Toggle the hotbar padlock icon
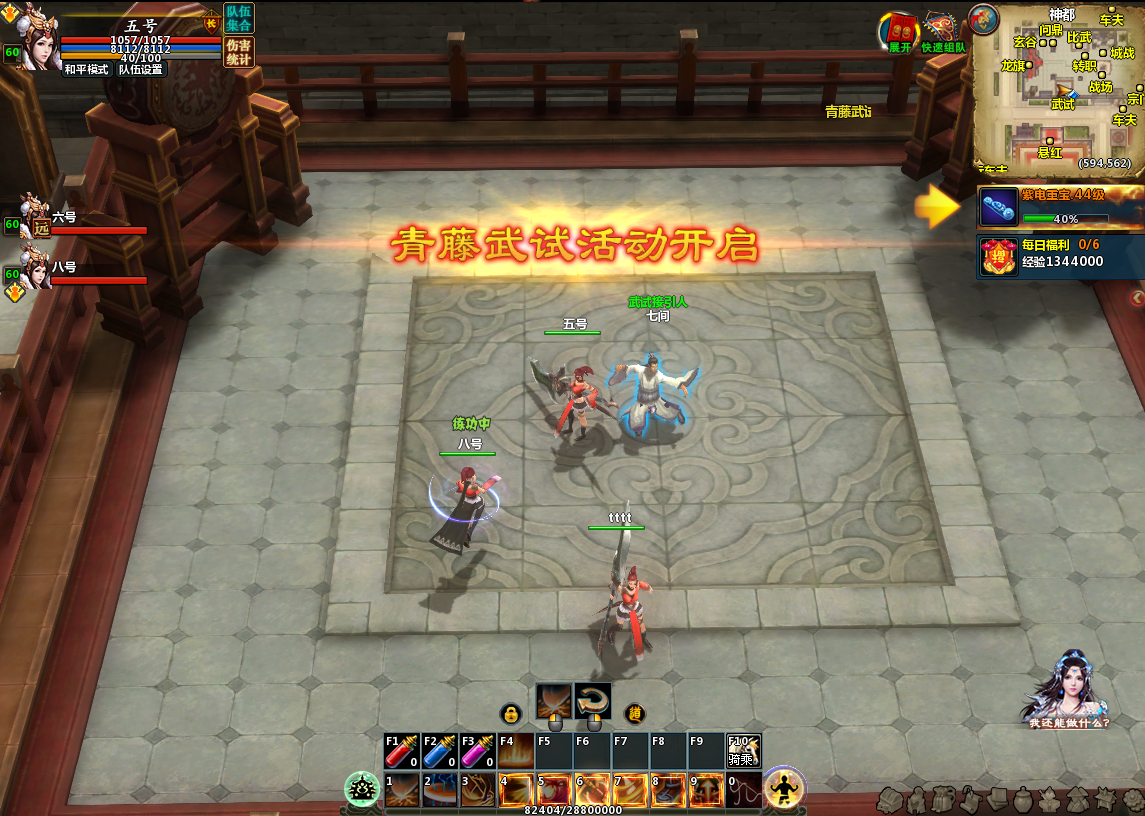The image size is (1145, 816). (511, 714)
